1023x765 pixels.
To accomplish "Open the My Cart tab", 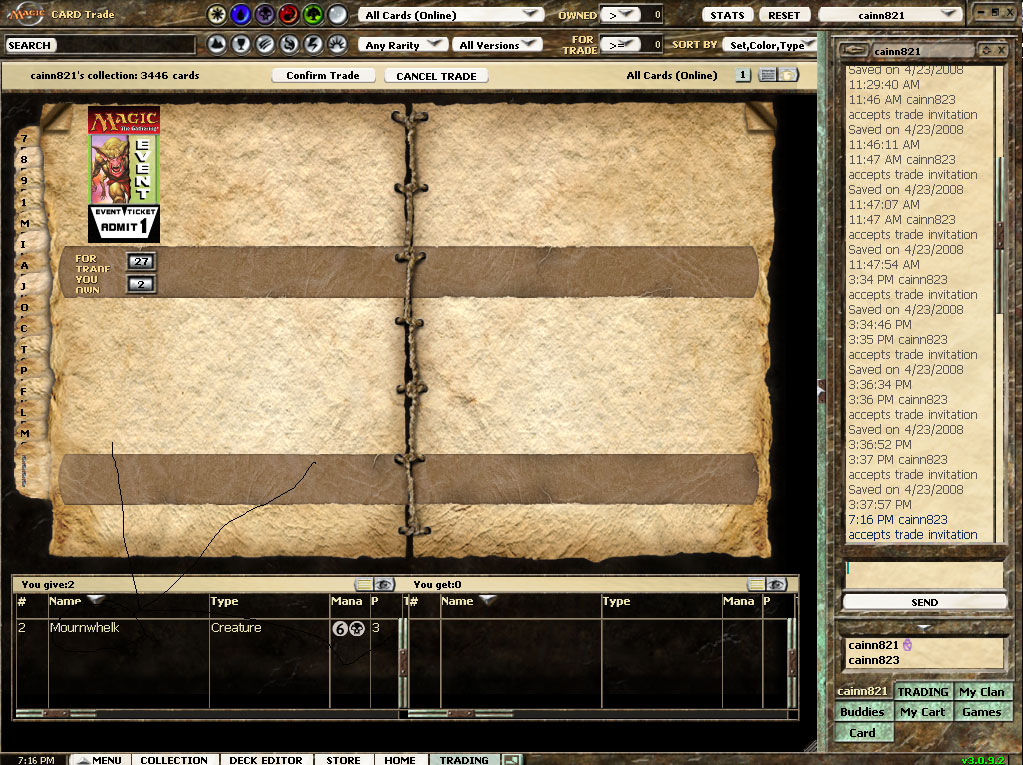I will click(922, 712).
